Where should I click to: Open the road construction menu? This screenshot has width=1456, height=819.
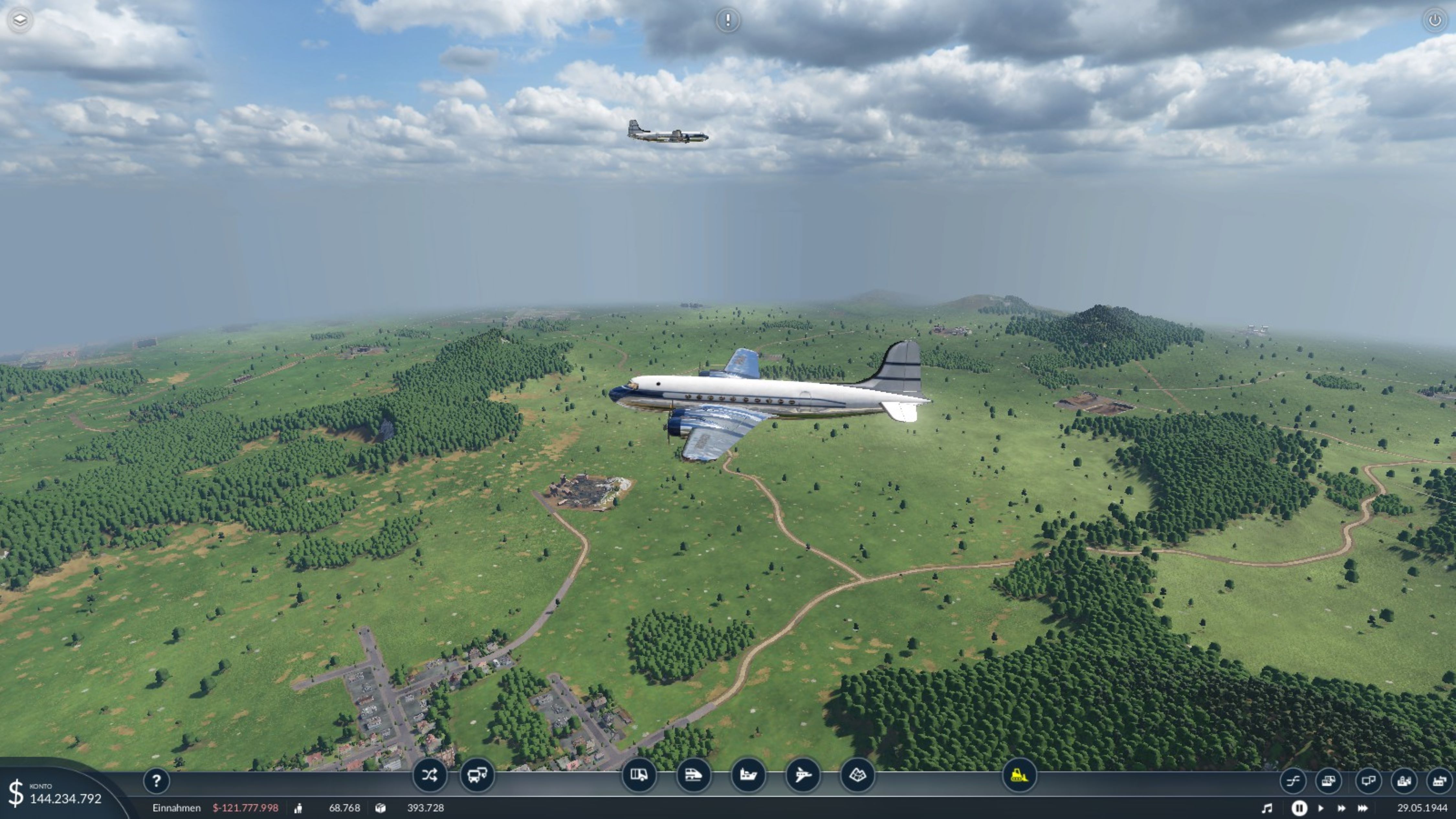click(x=639, y=775)
